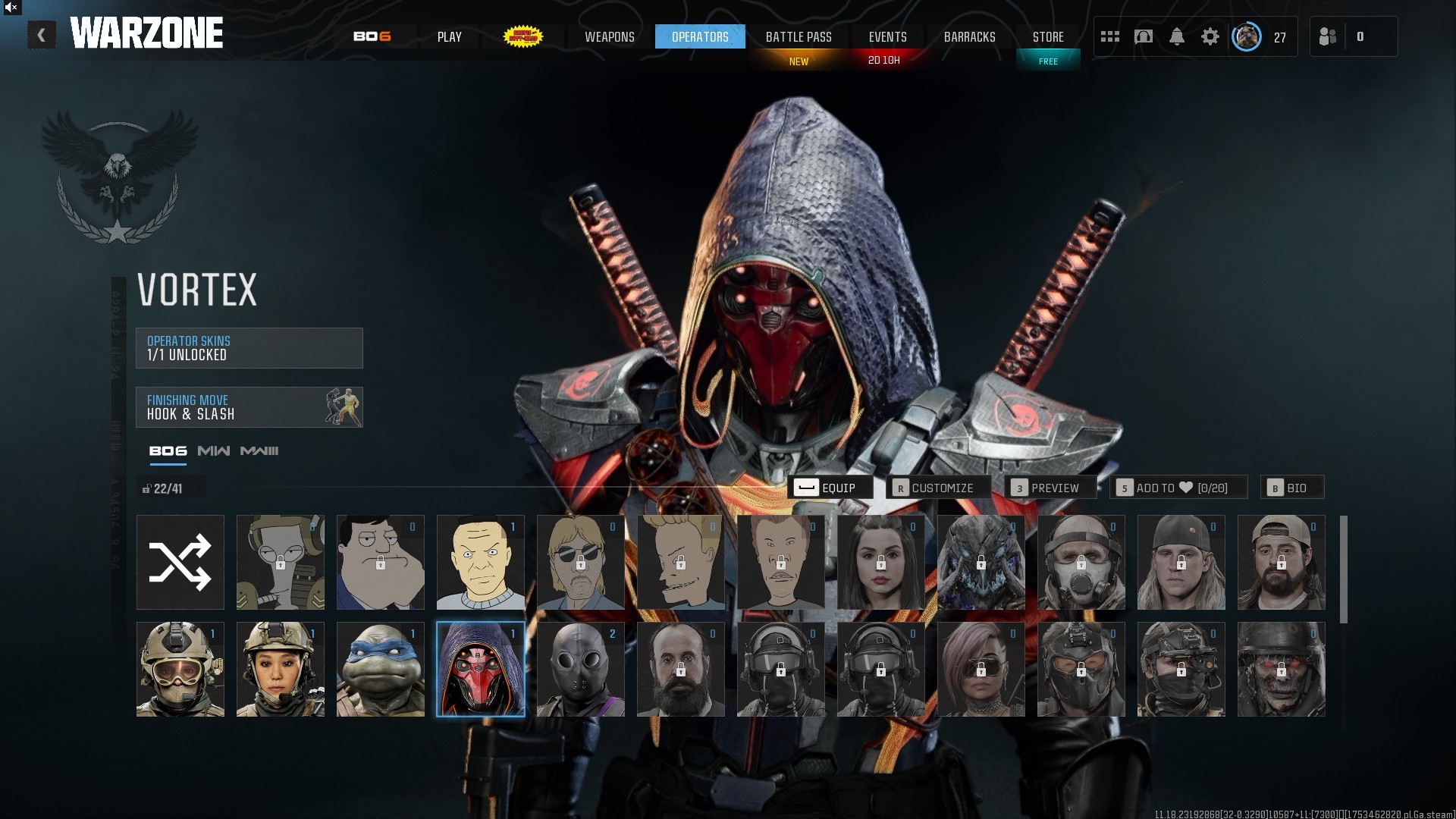The height and width of the screenshot is (819, 1456).
Task: Show notifications via the bell icon
Action: (1176, 36)
